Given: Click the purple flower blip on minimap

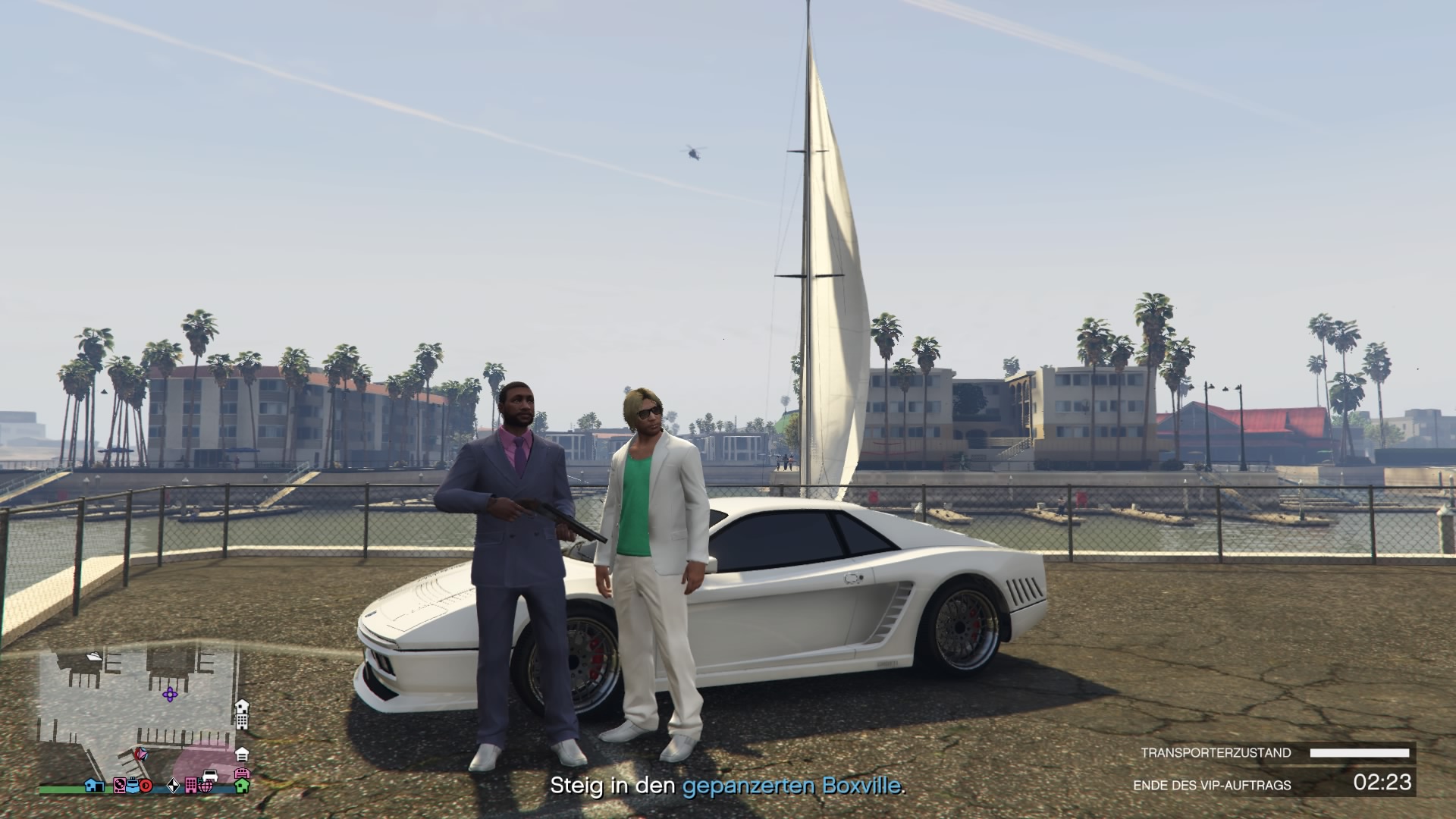Looking at the screenshot, I should (x=170, y=693).
